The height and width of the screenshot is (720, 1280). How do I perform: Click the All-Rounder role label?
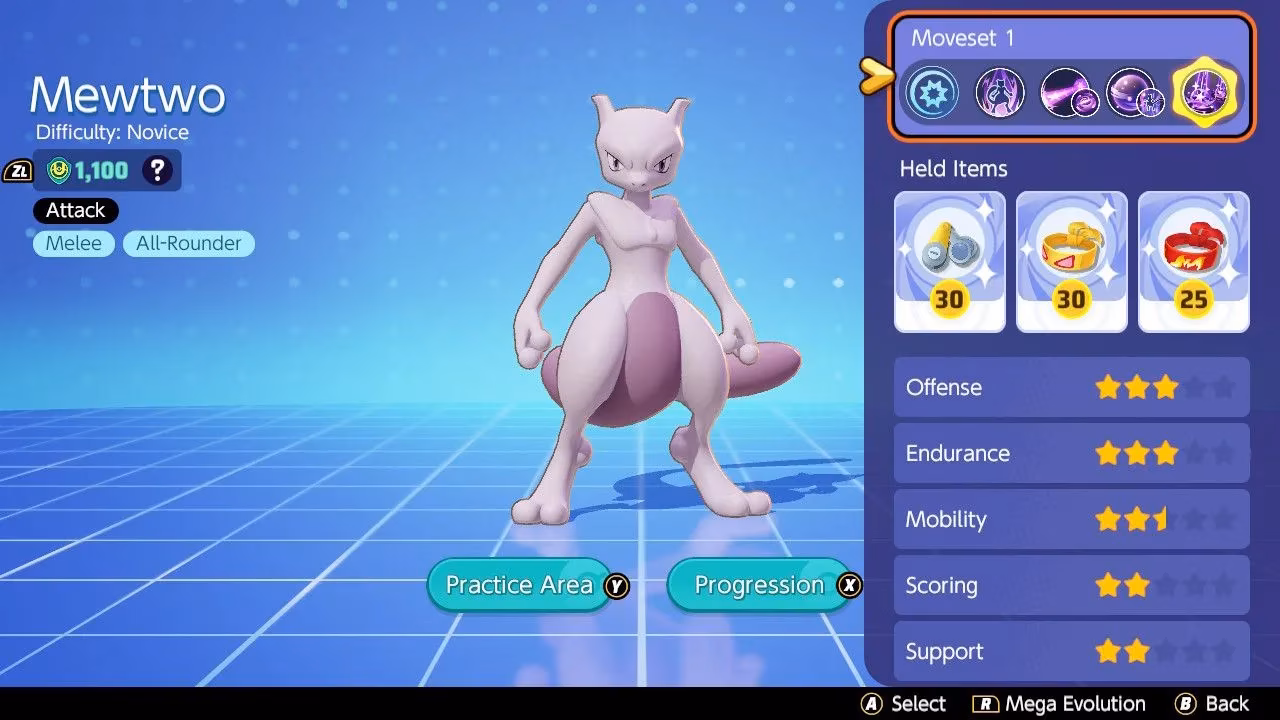pos(188,243)
